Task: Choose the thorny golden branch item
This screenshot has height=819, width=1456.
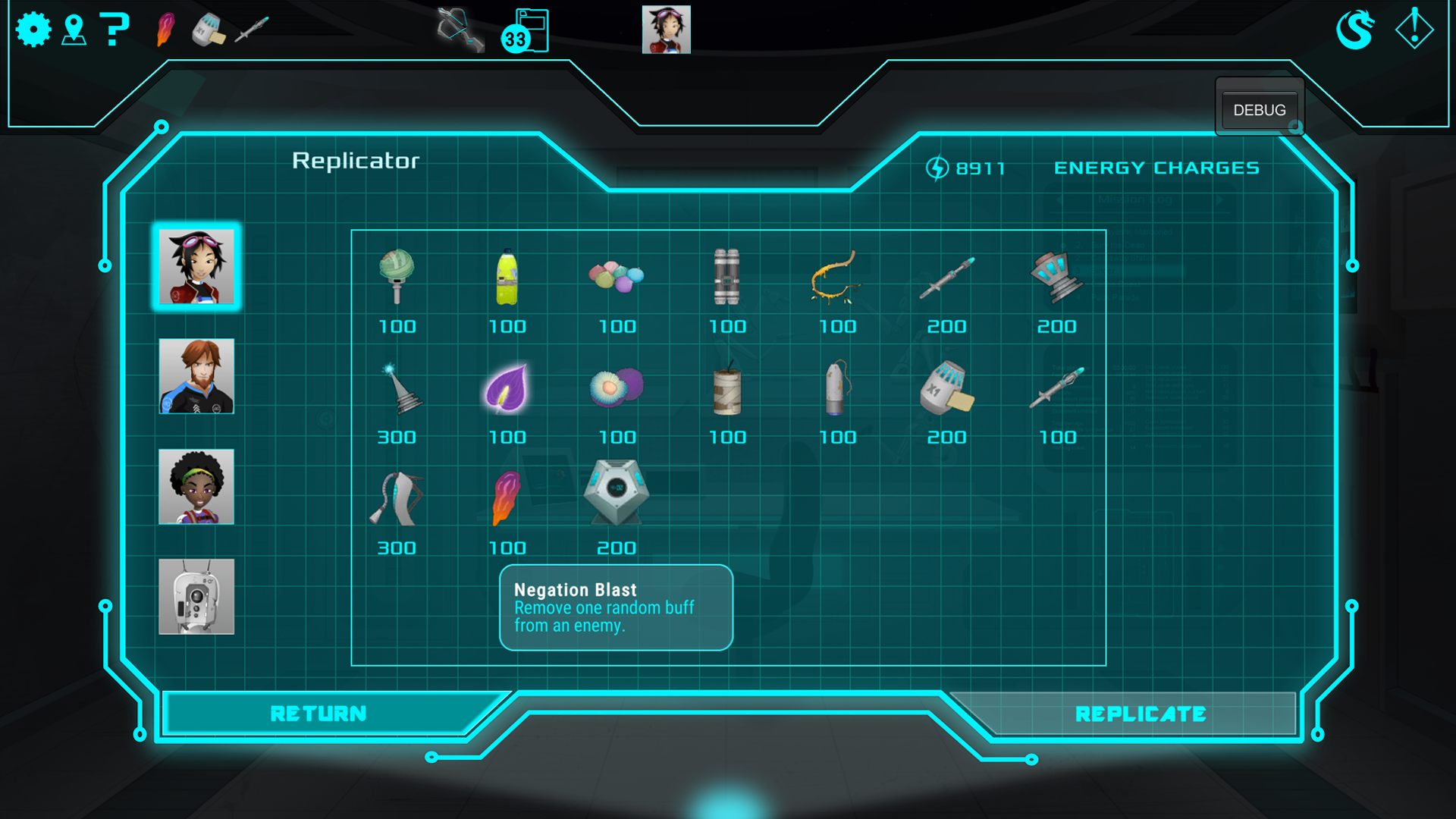Action: [836, 278]
